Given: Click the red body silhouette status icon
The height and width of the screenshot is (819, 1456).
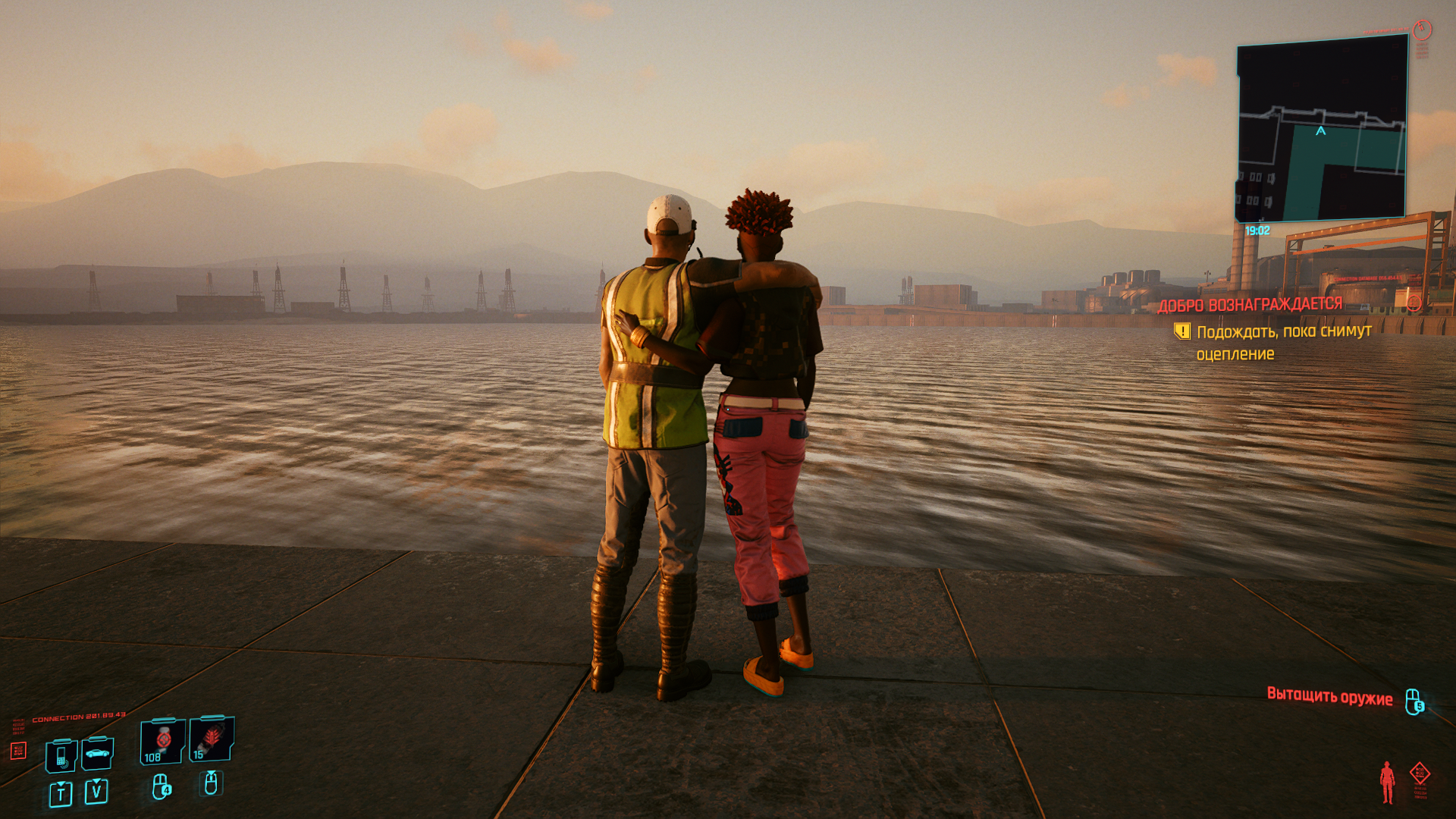Looking at the screenshot, I should pyautogui.click(x=1387, y=782).
